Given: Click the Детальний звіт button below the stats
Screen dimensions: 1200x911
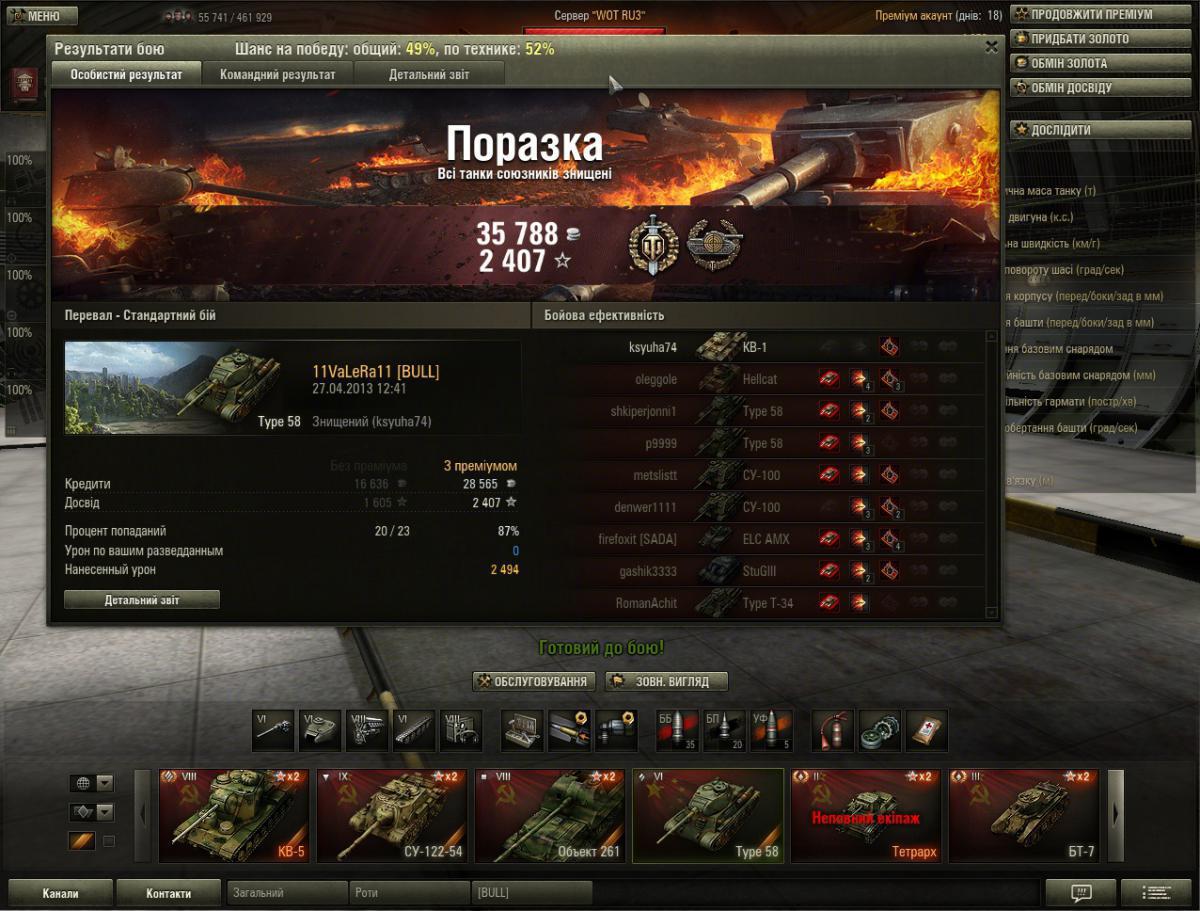Looking at the screenshot, I should [142, 600].
